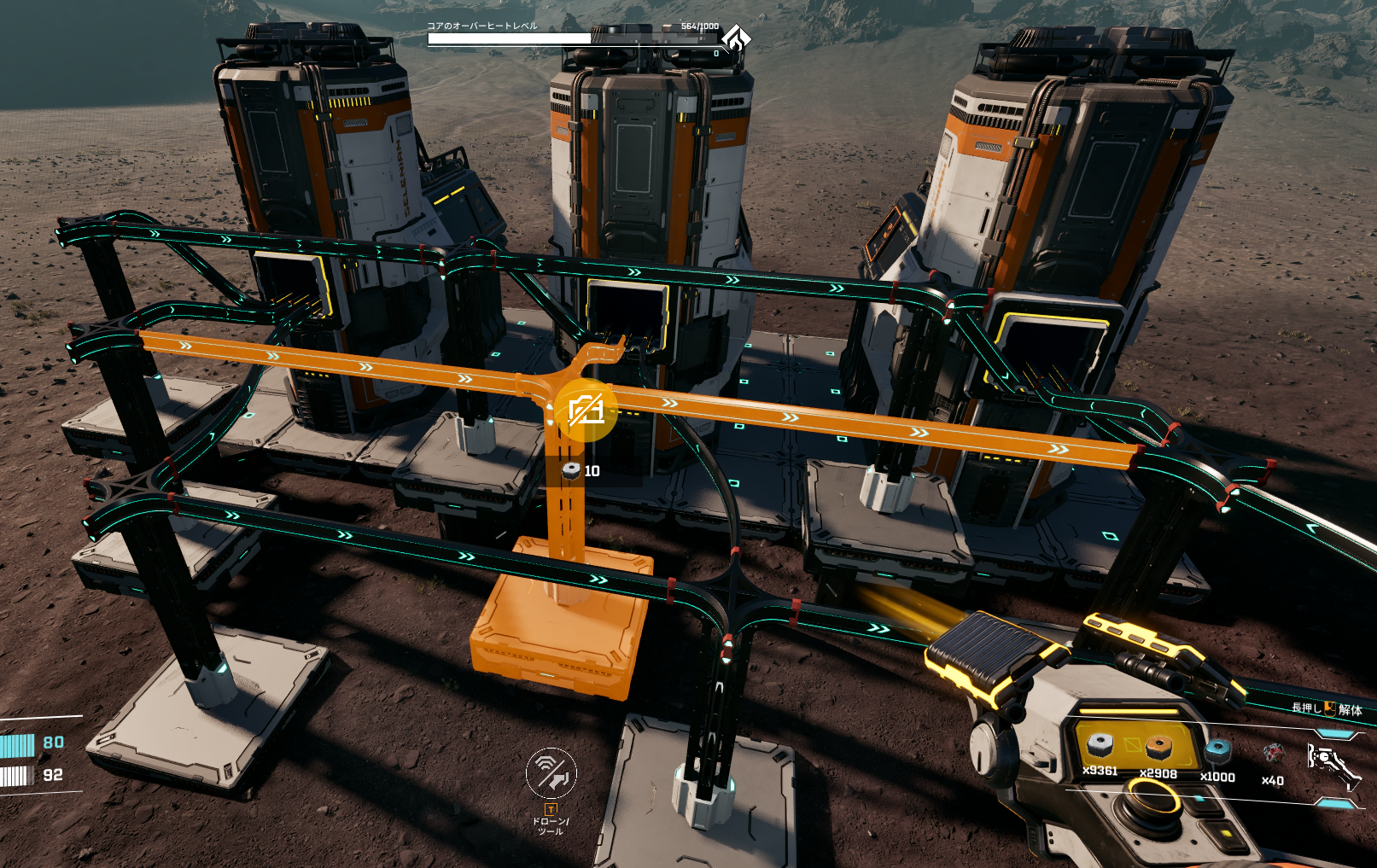Select the white hexagonal item with x9361
1377x868 pixels.
[x=1100, y=747]
